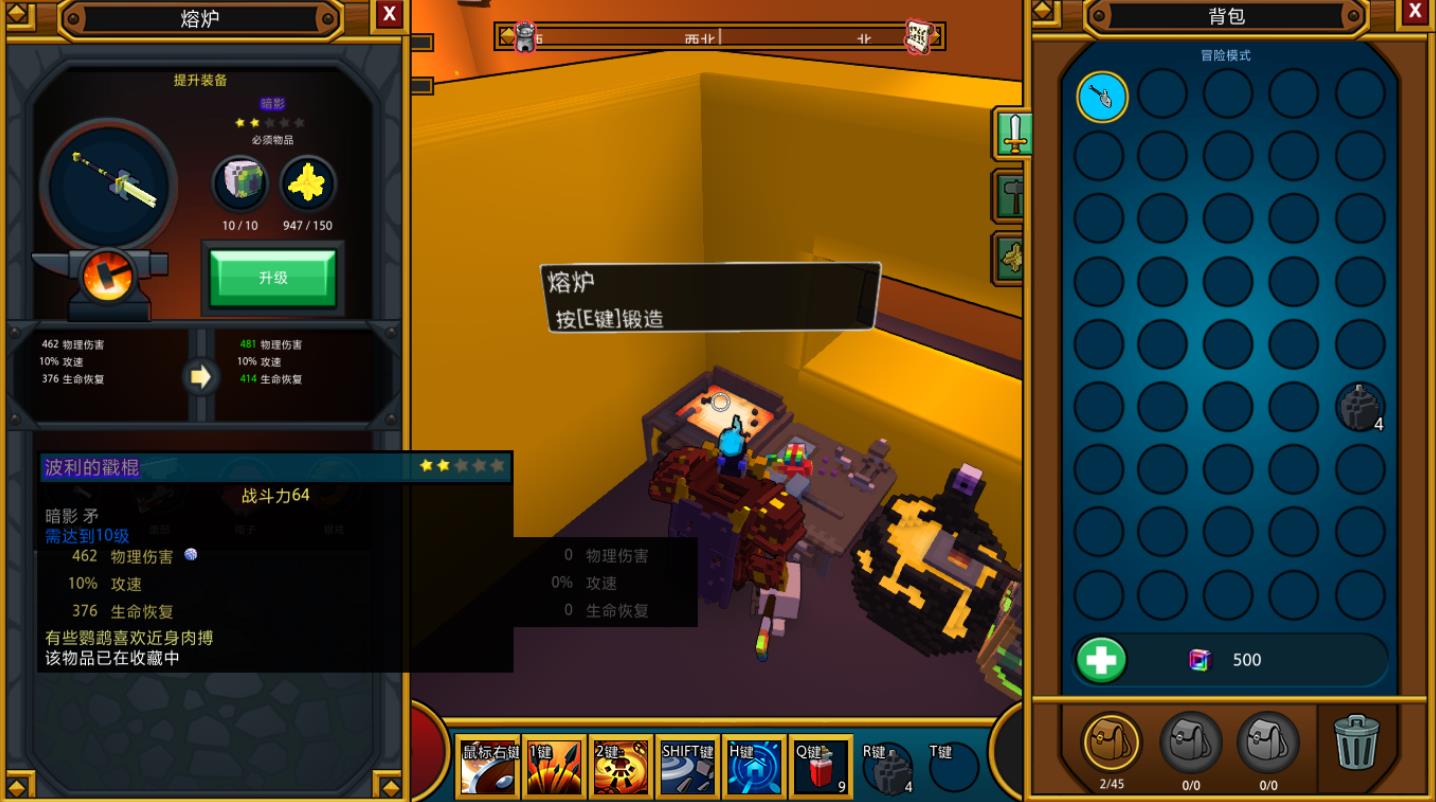
Task: Use the red health flask
Action: (x=821, y=768)
